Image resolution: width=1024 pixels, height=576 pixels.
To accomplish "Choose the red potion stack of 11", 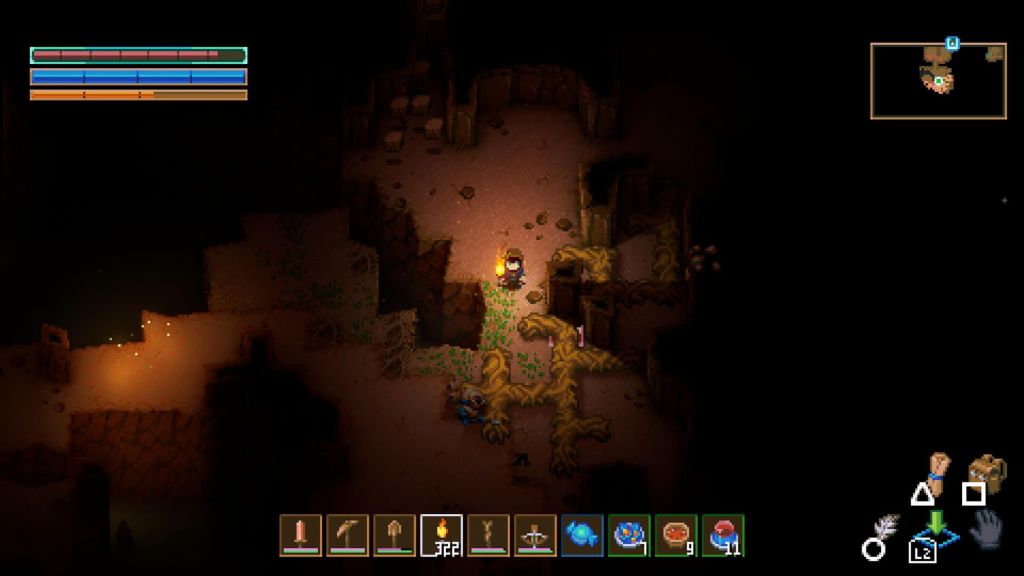I will (x=723, y=535).
